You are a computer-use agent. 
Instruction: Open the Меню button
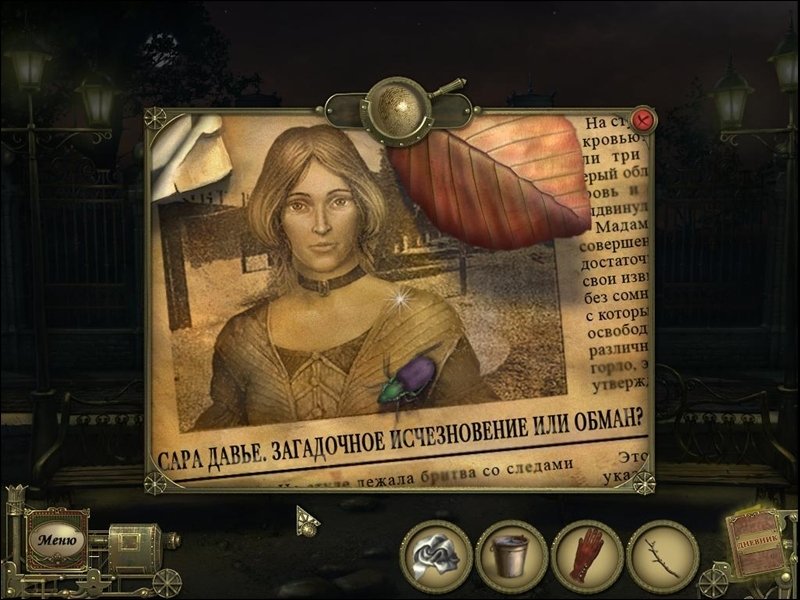click(x=57, y=539)
